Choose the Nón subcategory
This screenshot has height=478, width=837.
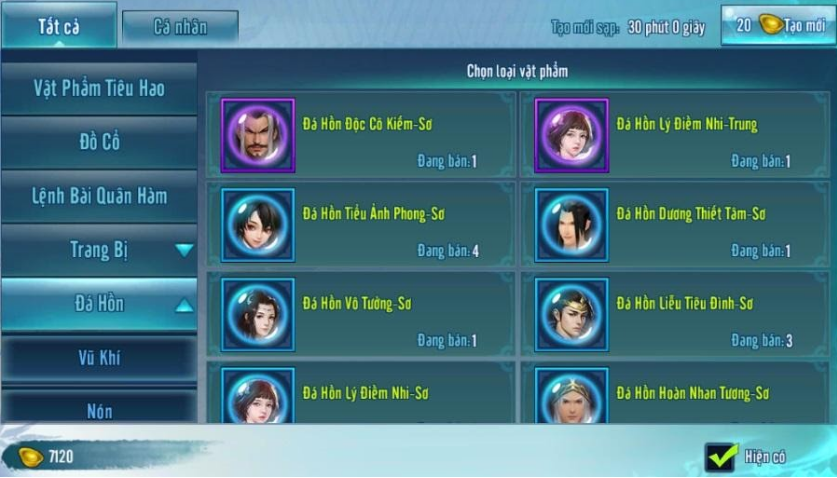coord(98,408)
